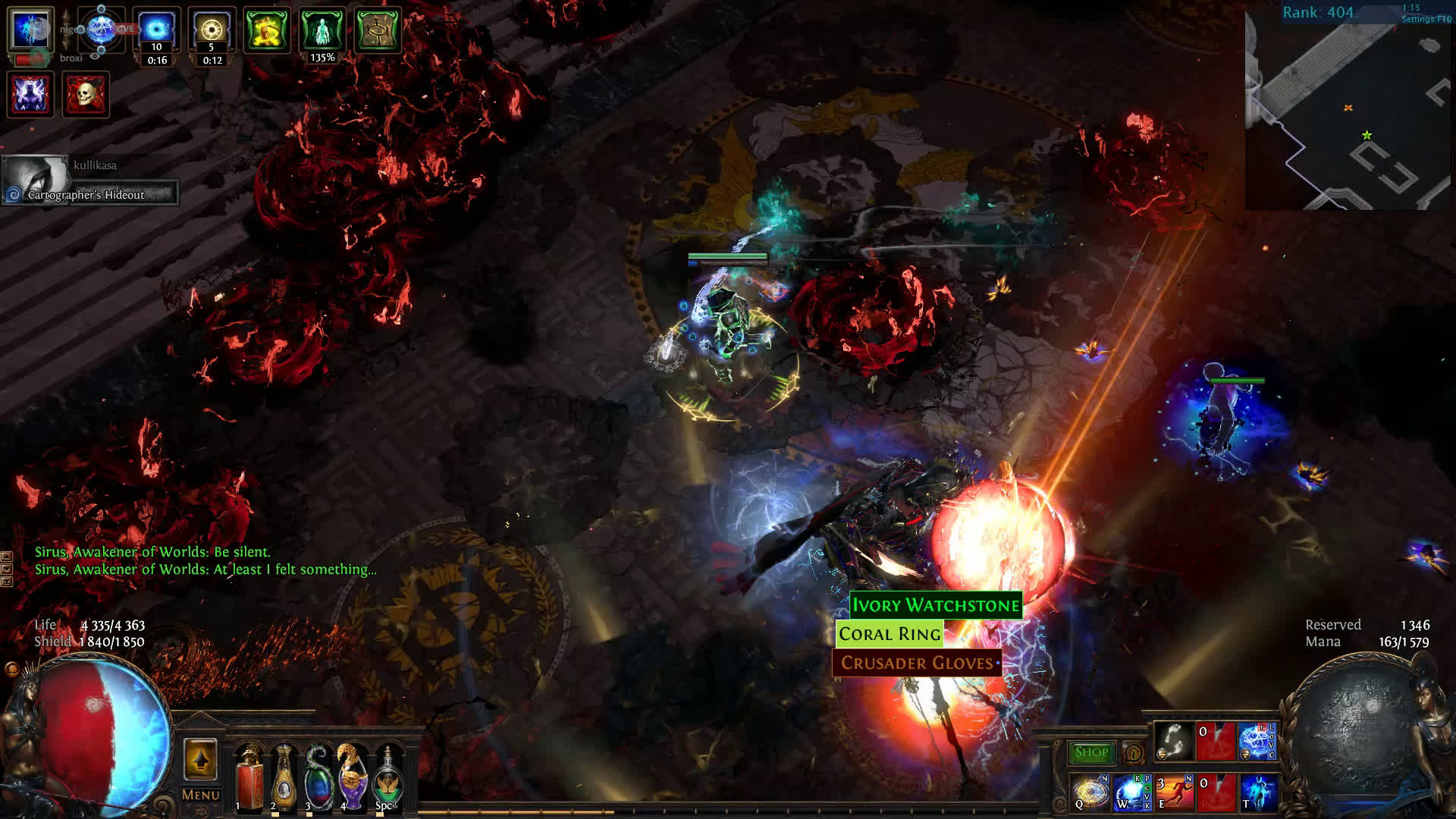Activate the golden swirl skill on Q
This screenshot has width=1456, height=819.
pos(1091,792)
